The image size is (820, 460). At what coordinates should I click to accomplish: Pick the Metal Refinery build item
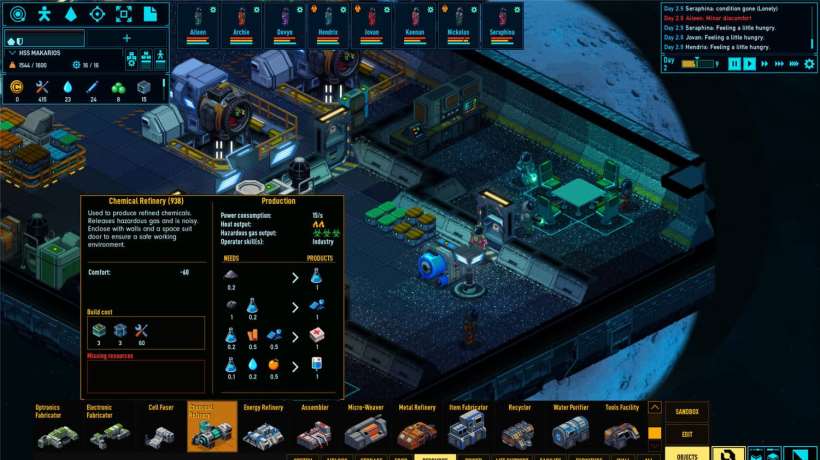point(417,432)
